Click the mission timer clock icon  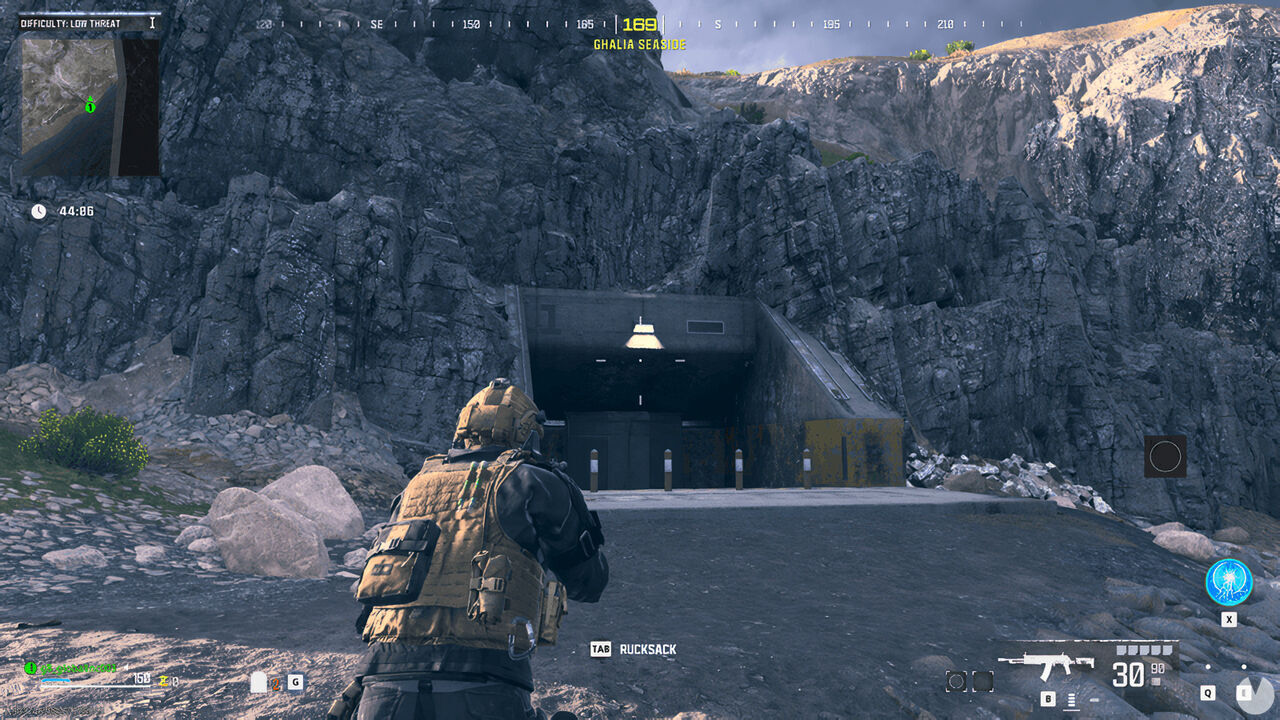click(x=38, y=211)
